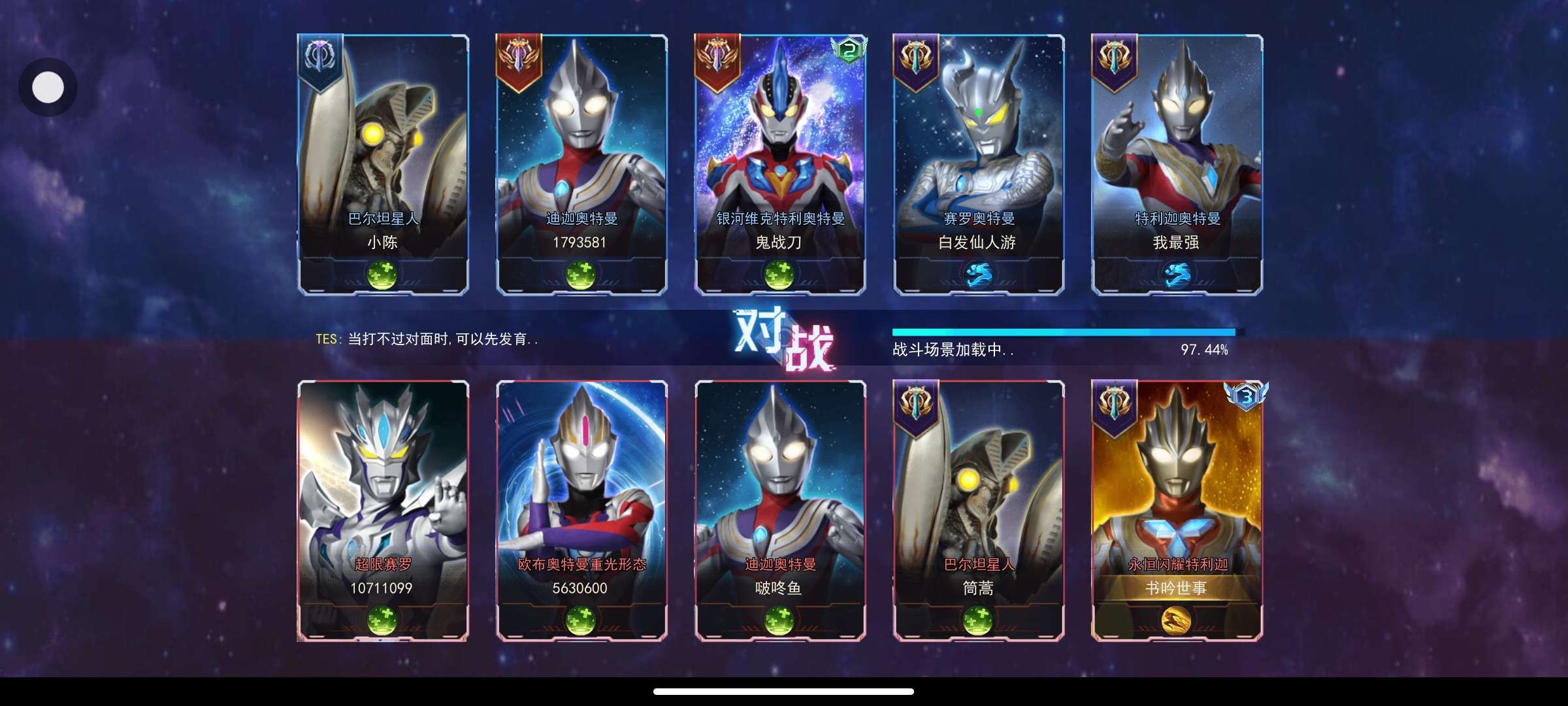1568x706 pixels.
Task: Click the green heal skill icon under 小陈
Action: (383, 275)
